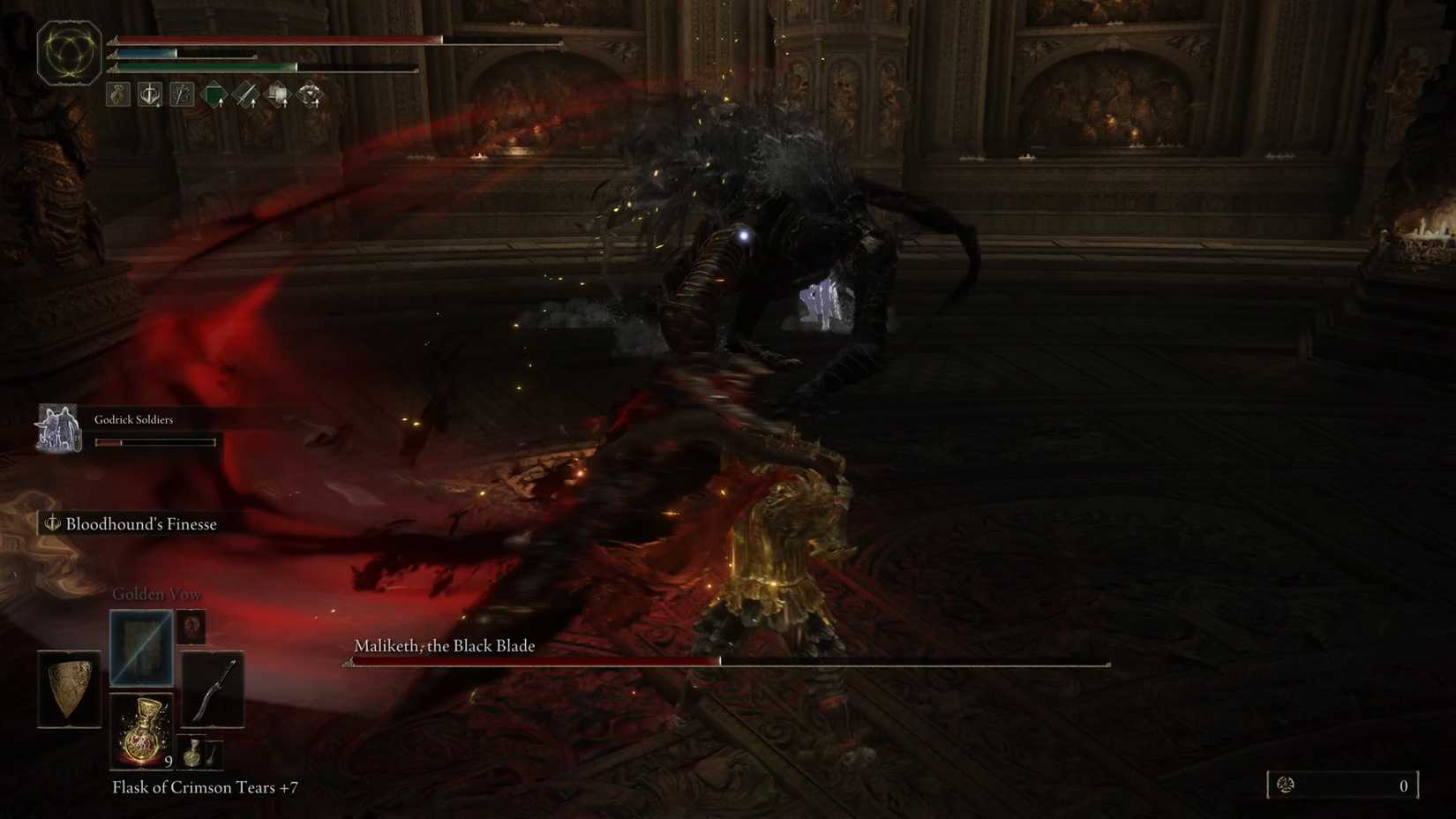Select the Flask of Crimson Tears icon
Image resolution: width=1456 pixels, height=819 pixels.
pyautogui.click(x=141, y=733)
